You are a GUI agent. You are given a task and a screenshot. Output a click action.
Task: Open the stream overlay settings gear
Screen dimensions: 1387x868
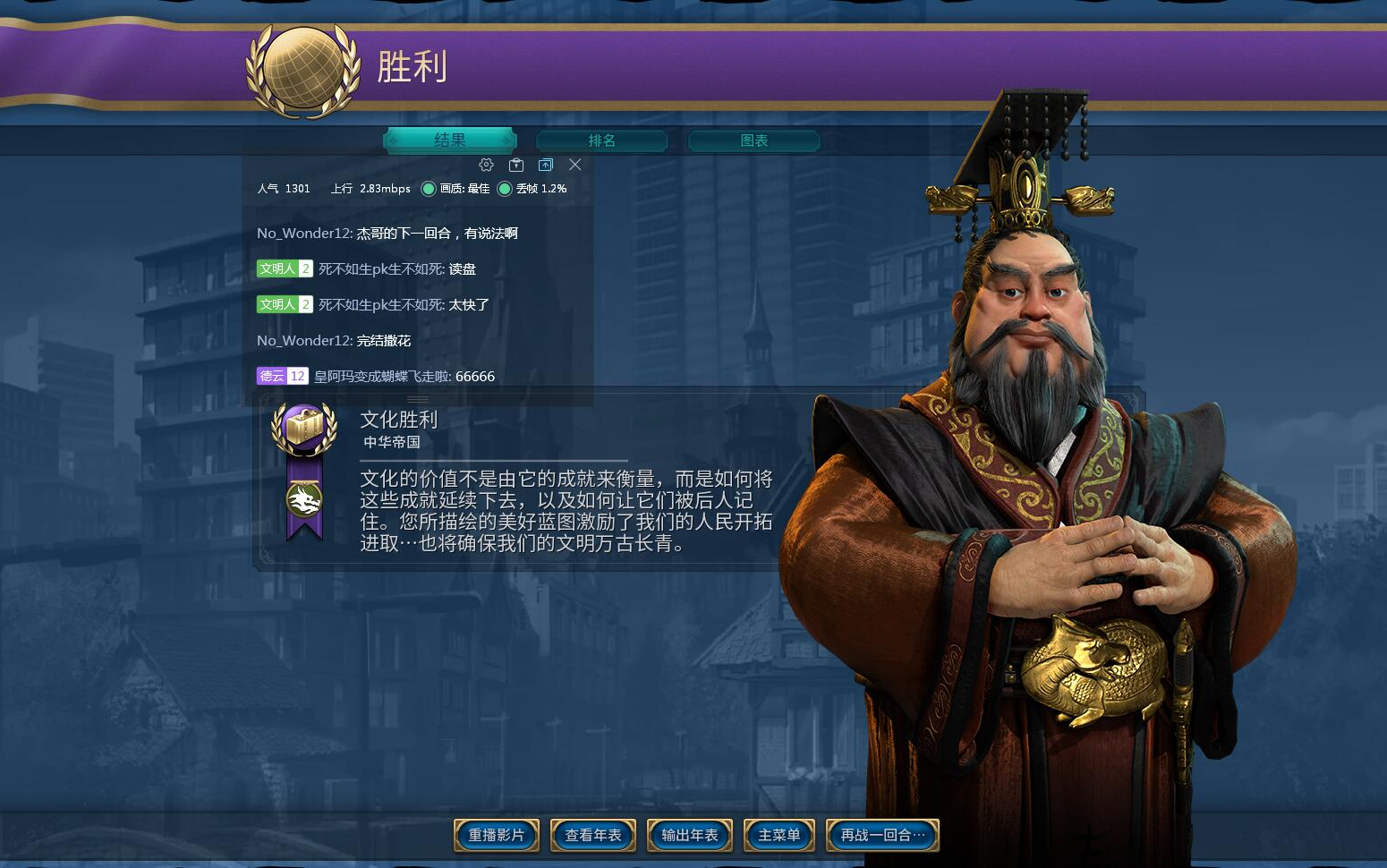click(486, 165)
